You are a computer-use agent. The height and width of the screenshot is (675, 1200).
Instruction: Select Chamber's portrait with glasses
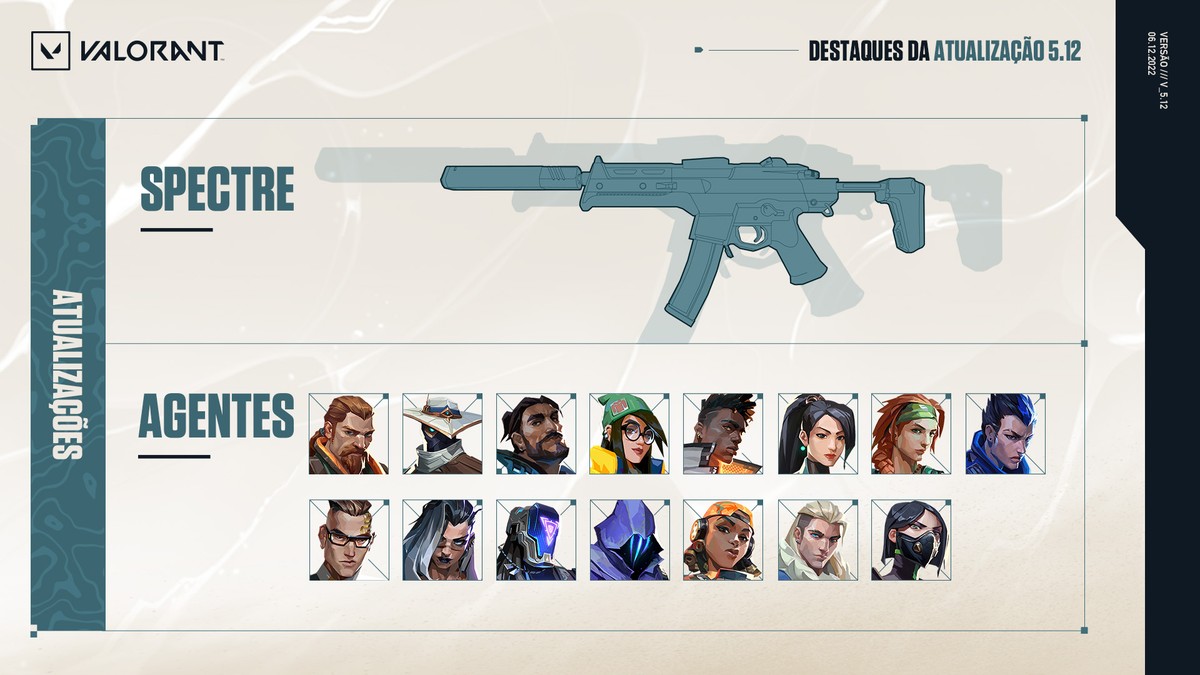348,540
